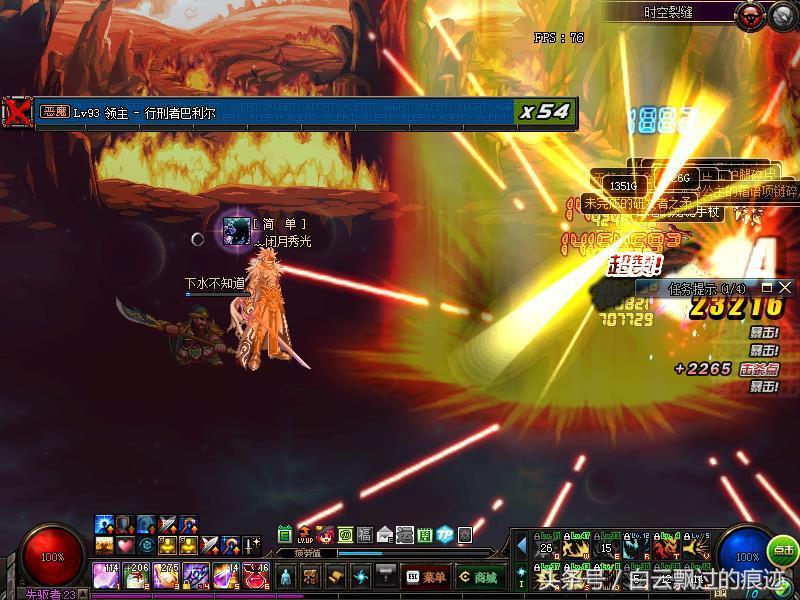800x600 pixels.
Task: Open the green calendar icon
Action: point(285,534)
